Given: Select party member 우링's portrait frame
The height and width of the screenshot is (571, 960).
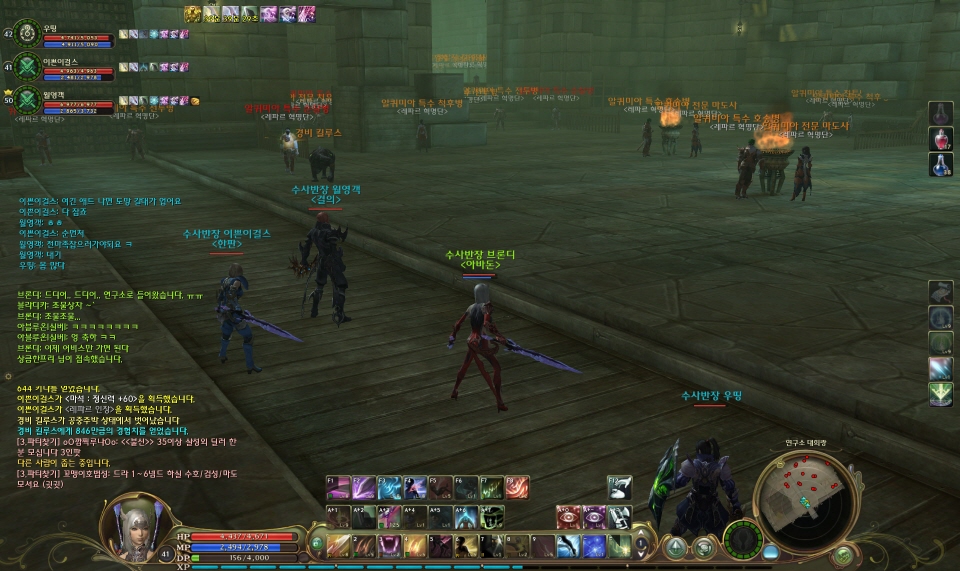Looking at the screenshot, I should pos(25,32).
